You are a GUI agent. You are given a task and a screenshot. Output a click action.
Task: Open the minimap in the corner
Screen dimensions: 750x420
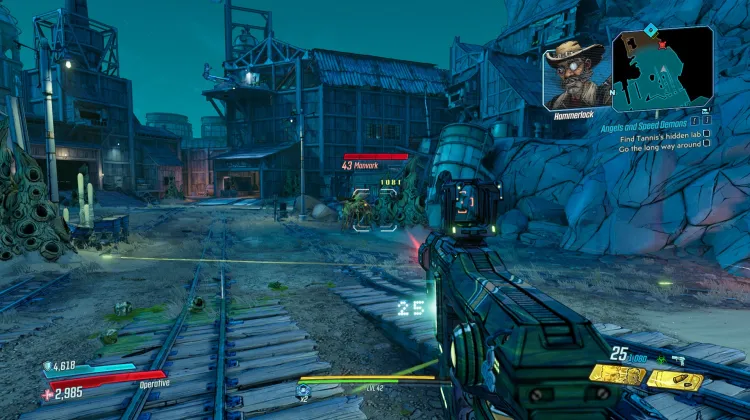(662, 68)
